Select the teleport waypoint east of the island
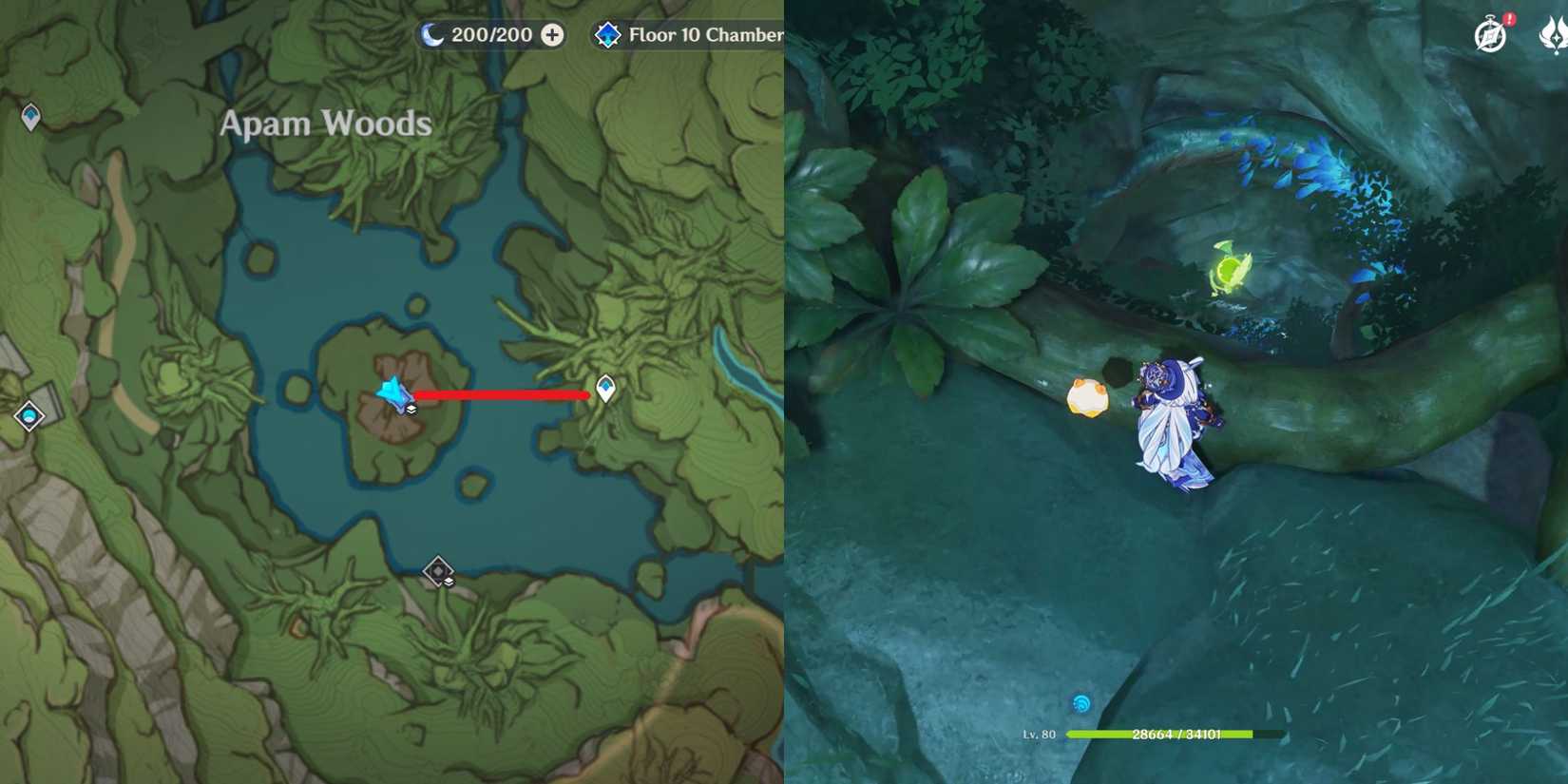This screenshot has width=1568, height=784. [605, 390]
